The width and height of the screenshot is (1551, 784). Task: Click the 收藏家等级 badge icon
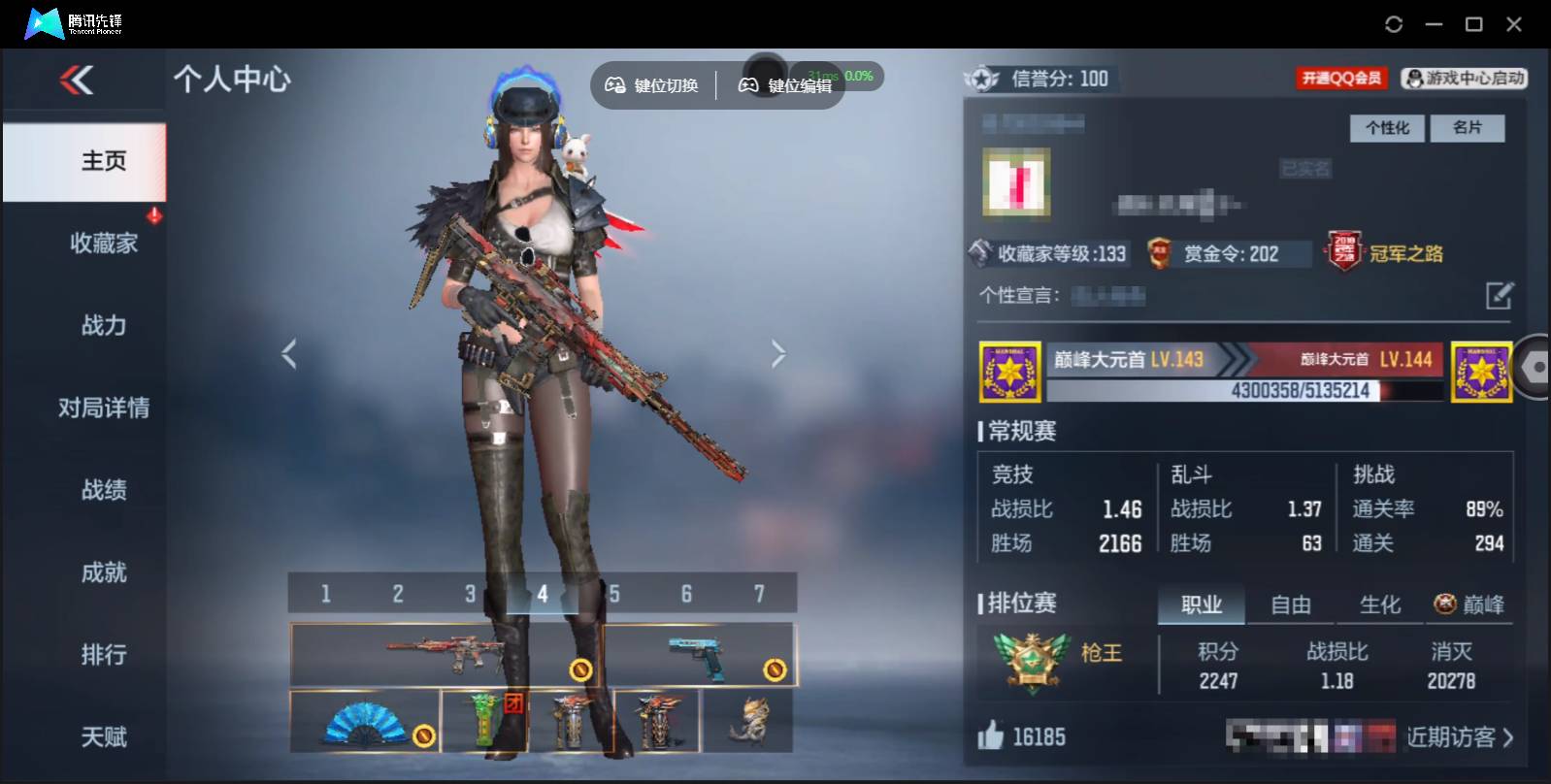pyautogui.click(x=979, y=253)
